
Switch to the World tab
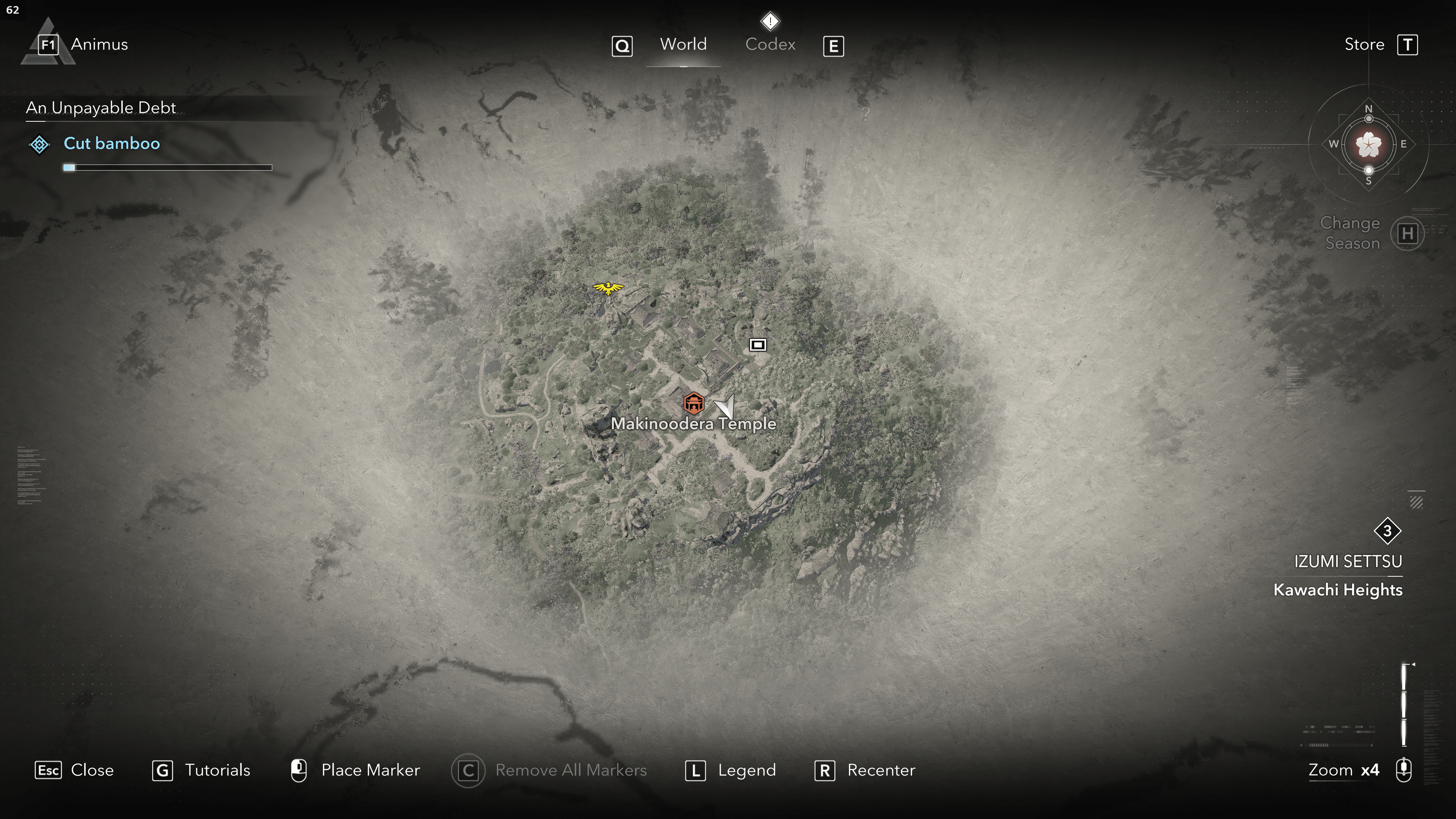pos(683,45)
